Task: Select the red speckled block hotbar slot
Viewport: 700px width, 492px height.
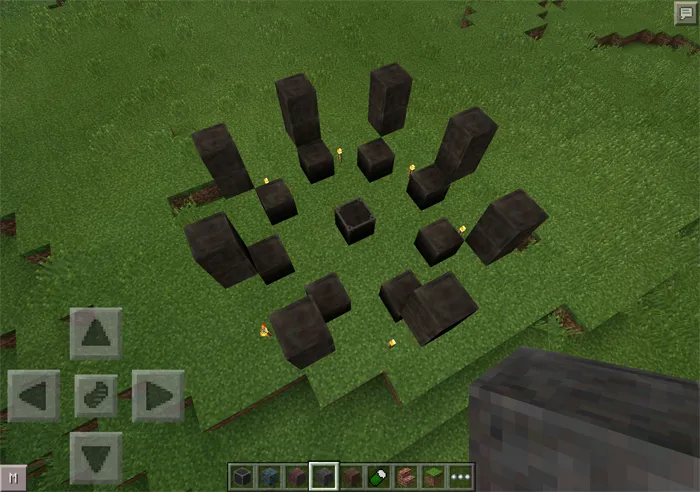Action: (x=296, y=477)
